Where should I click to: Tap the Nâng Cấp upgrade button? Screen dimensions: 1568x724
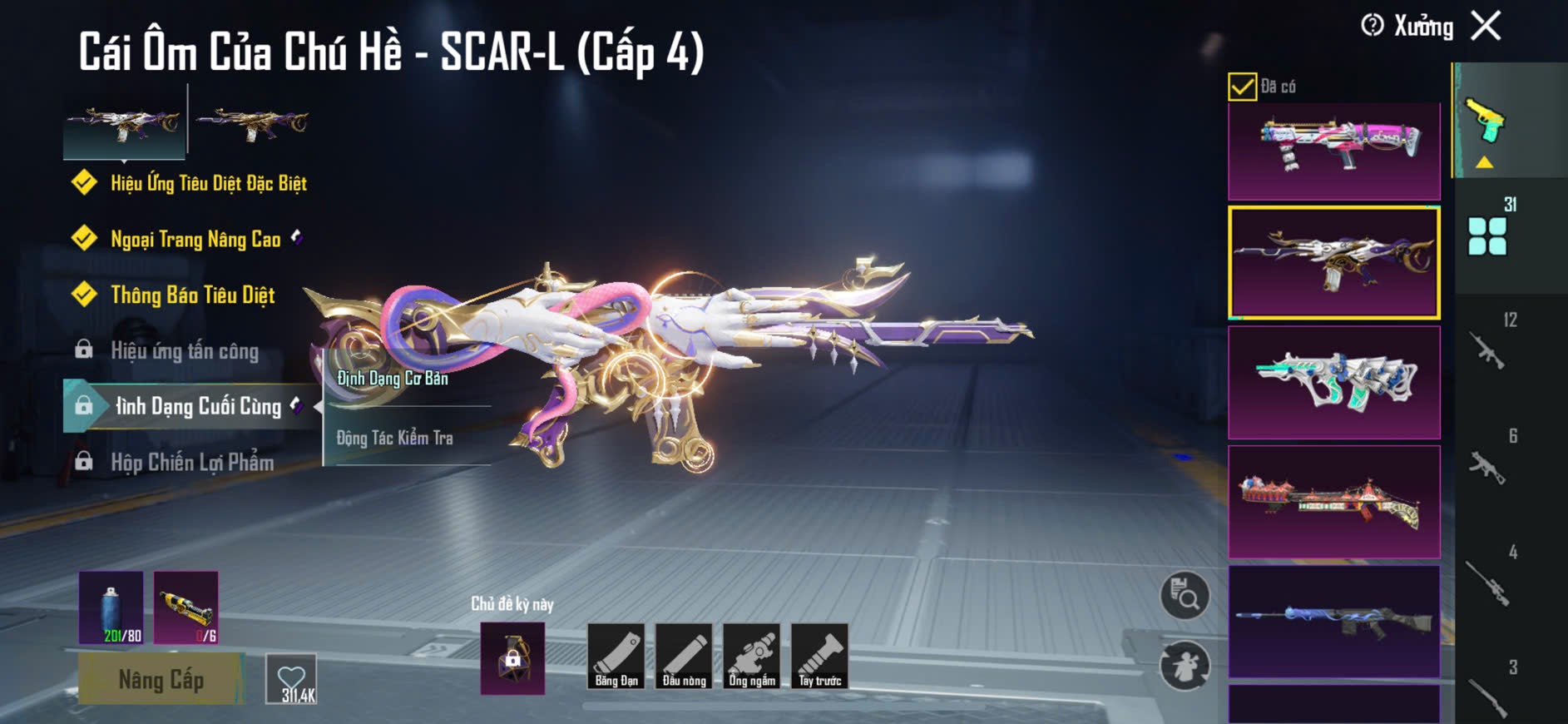coord(161,680)
